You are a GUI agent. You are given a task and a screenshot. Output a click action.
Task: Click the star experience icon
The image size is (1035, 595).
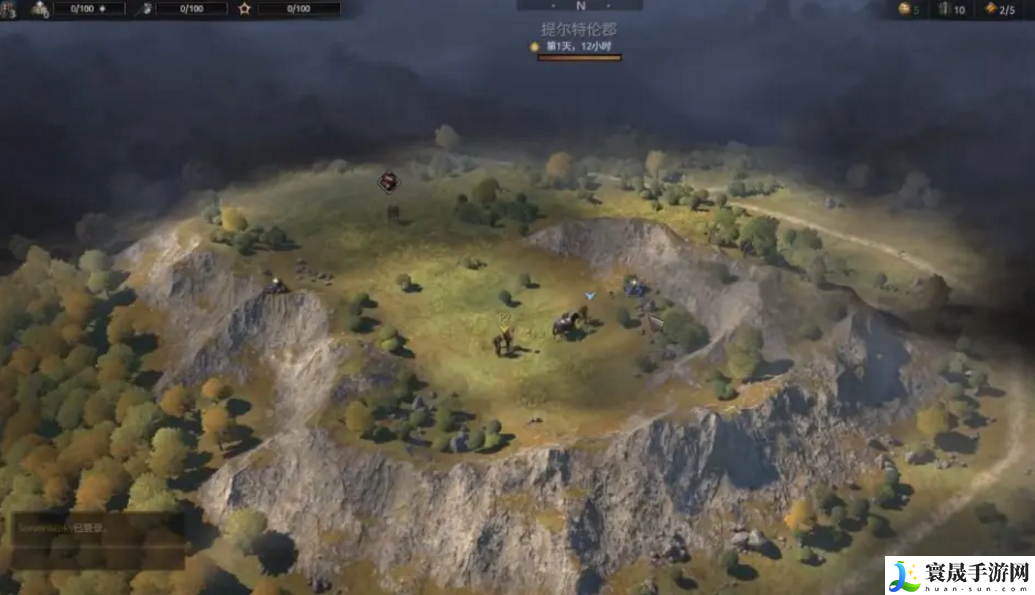[245, 9]
